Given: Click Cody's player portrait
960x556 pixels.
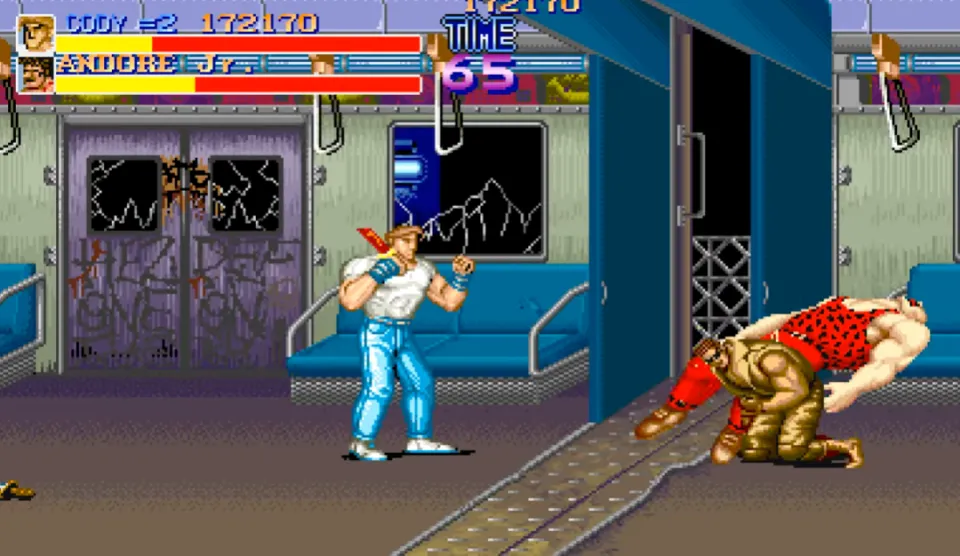Looking at the screenshot, I should tap(36, 33).
